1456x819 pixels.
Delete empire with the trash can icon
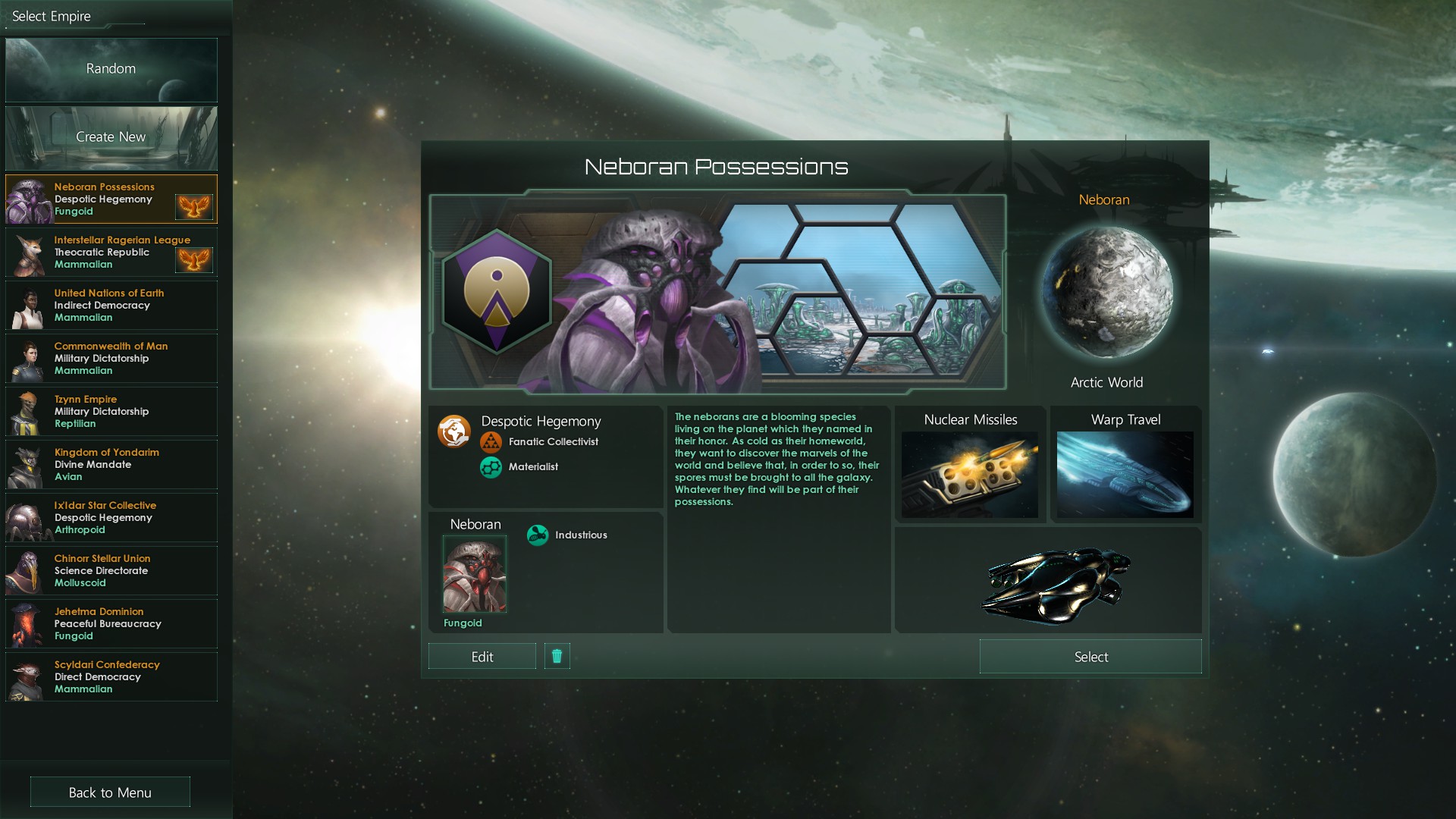[x=557, y=657]
